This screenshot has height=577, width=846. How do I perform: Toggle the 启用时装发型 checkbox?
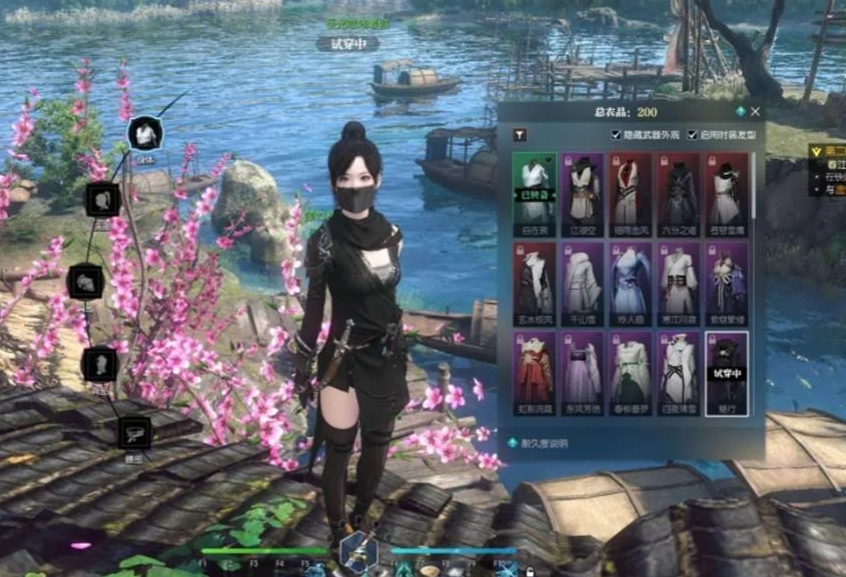(x=692, y=134)
